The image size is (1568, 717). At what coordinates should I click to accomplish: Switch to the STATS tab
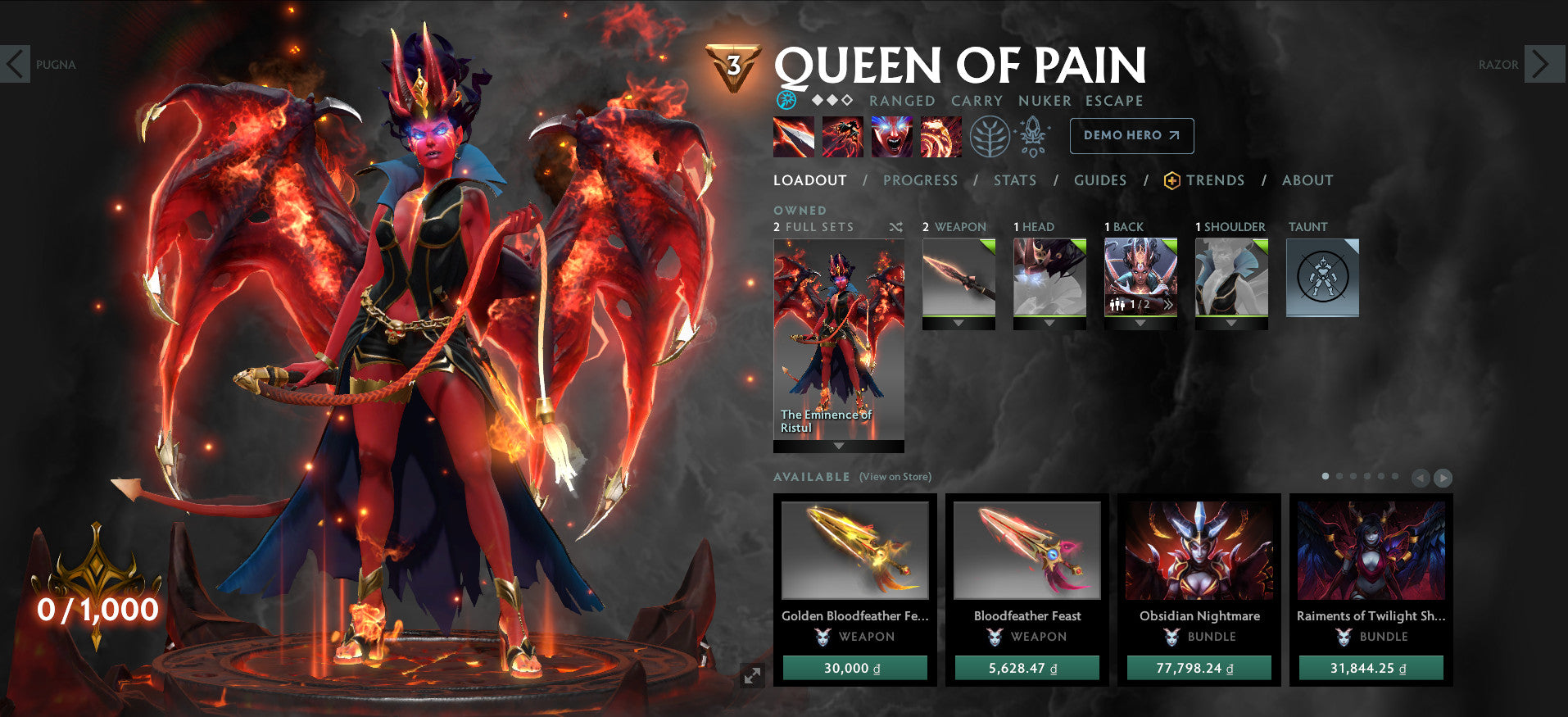tap(1016, 180)
